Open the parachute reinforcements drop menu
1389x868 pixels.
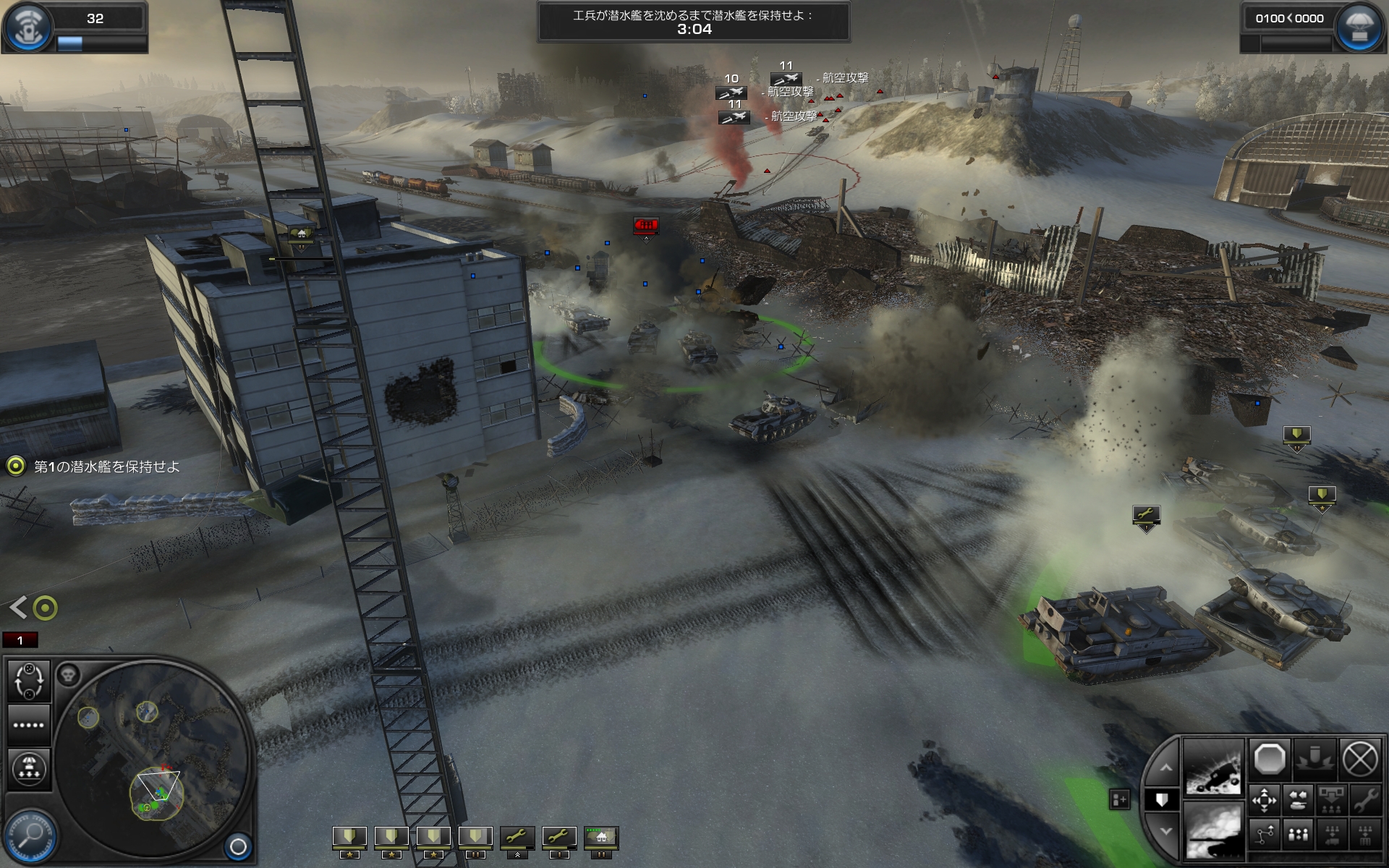click(29, 767)
